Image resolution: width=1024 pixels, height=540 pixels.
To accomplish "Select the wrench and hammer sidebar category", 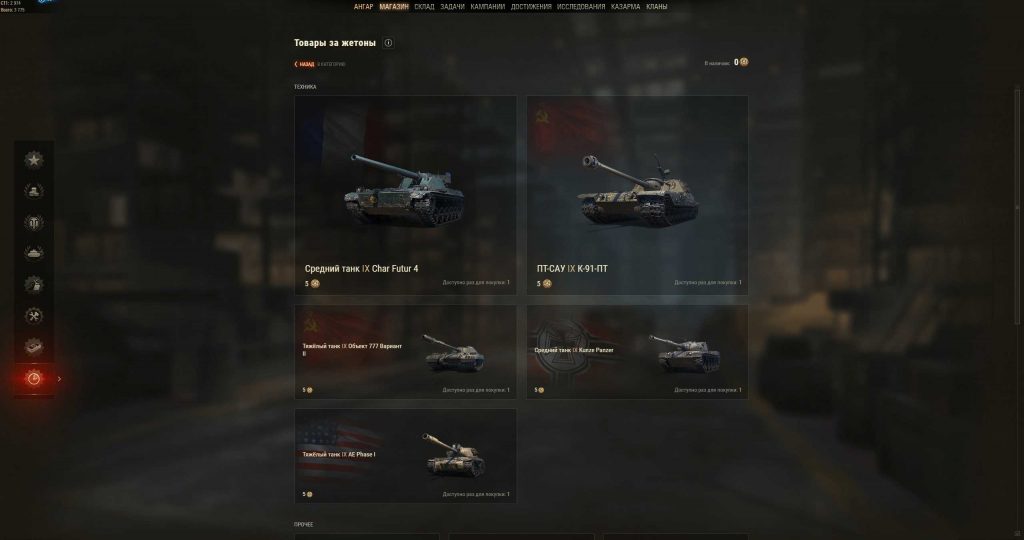I will (34, 316).
